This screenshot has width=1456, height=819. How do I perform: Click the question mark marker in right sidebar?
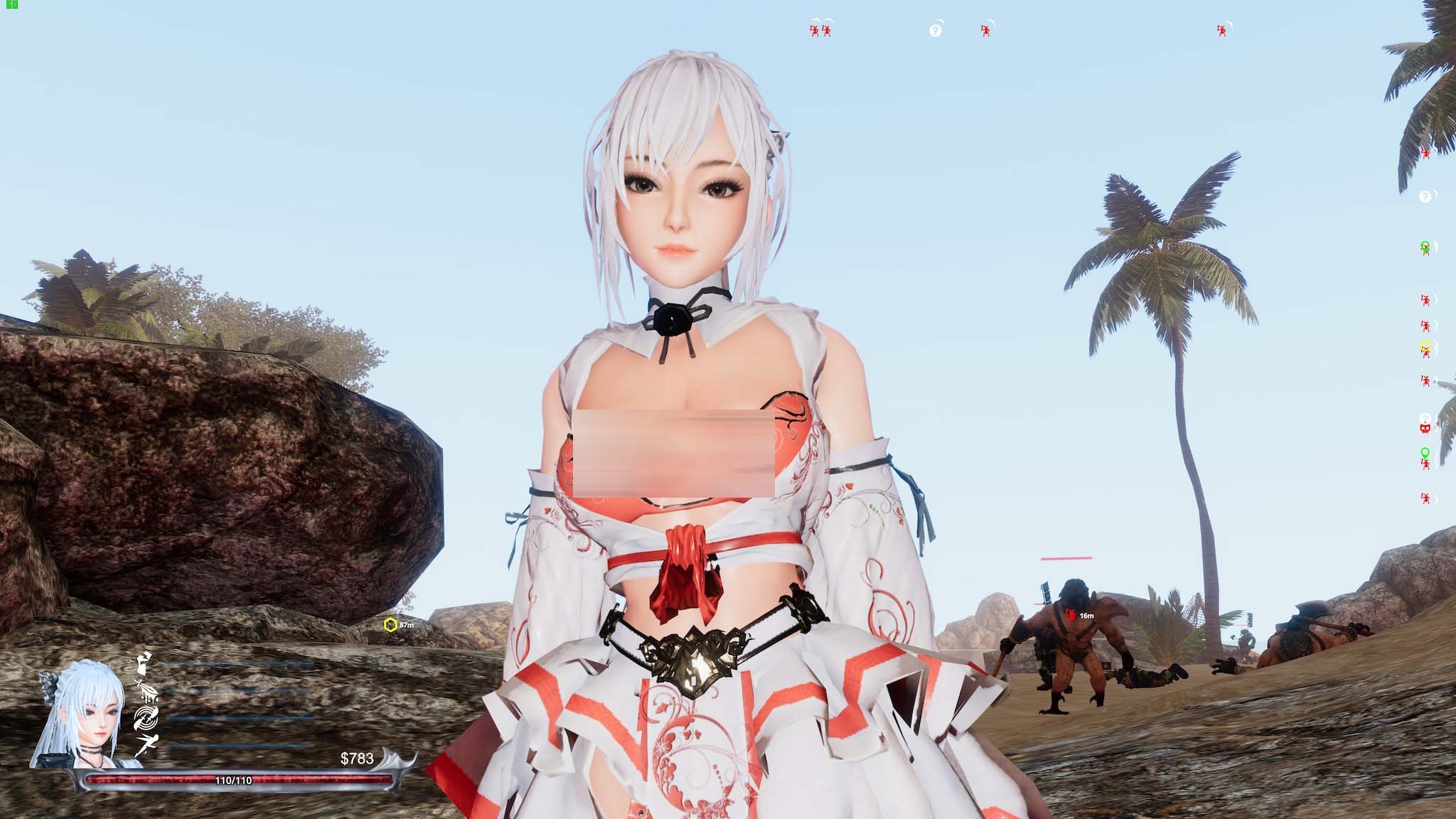click(1425, 198)
